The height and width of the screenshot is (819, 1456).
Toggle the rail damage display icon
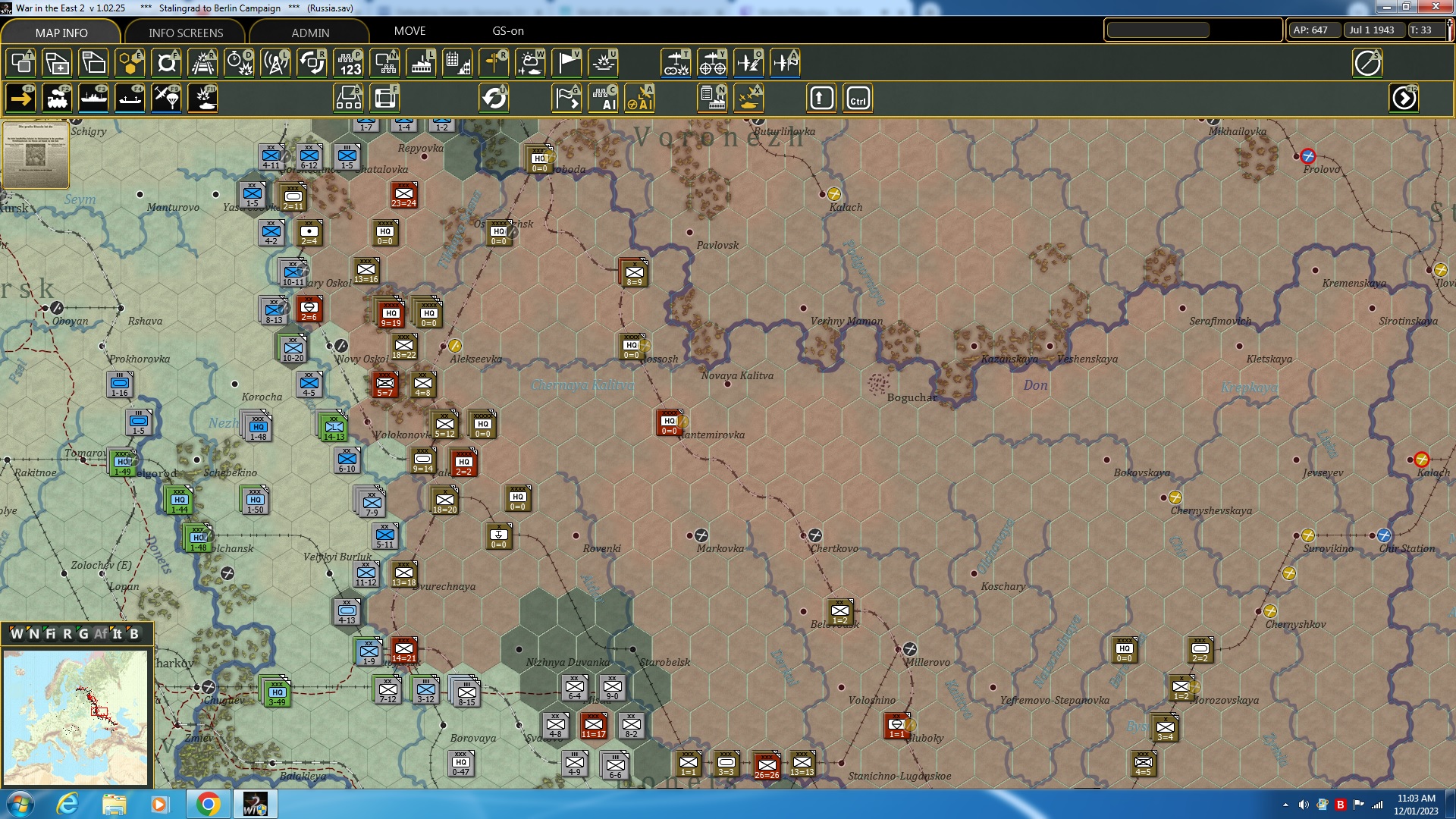click(x=202, y=63)
